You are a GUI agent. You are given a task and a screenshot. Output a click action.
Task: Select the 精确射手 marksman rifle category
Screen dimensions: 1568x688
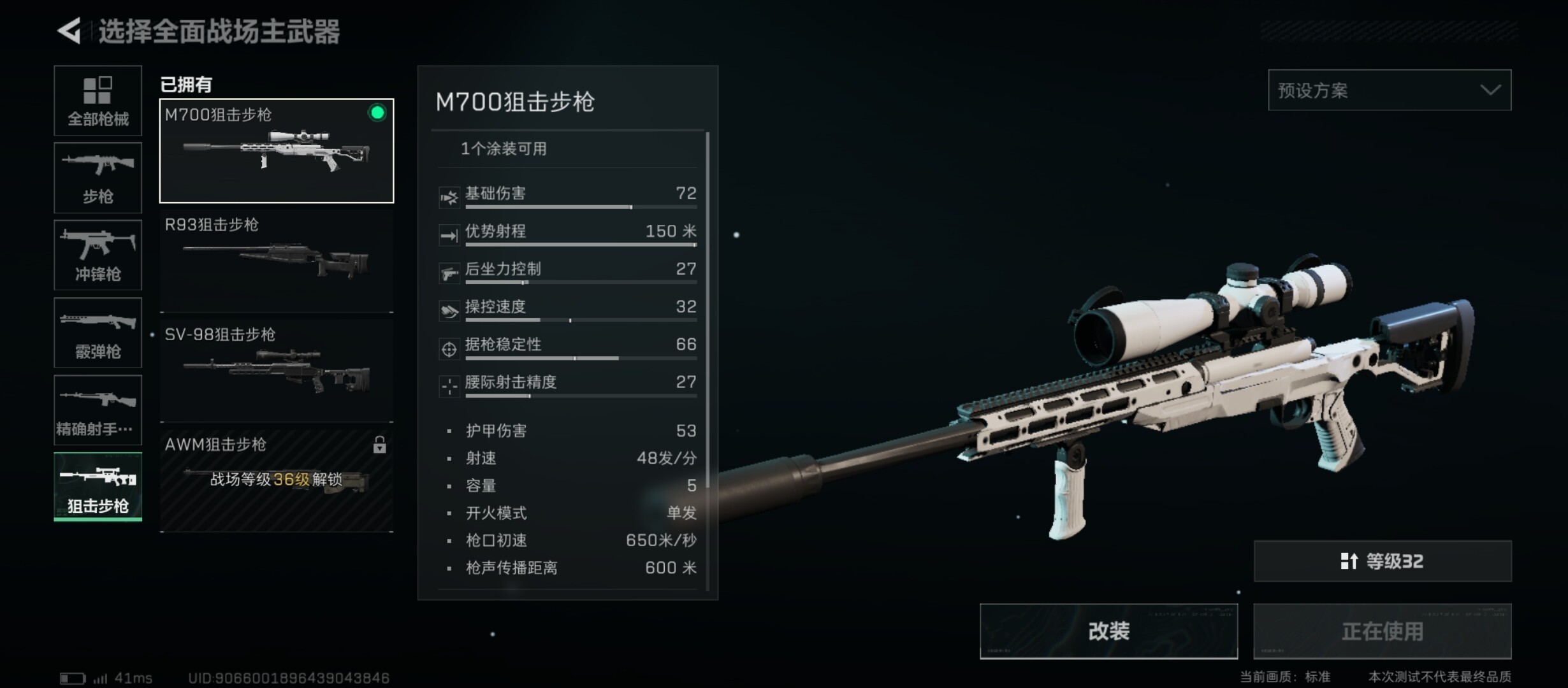[x=97, y=410]
